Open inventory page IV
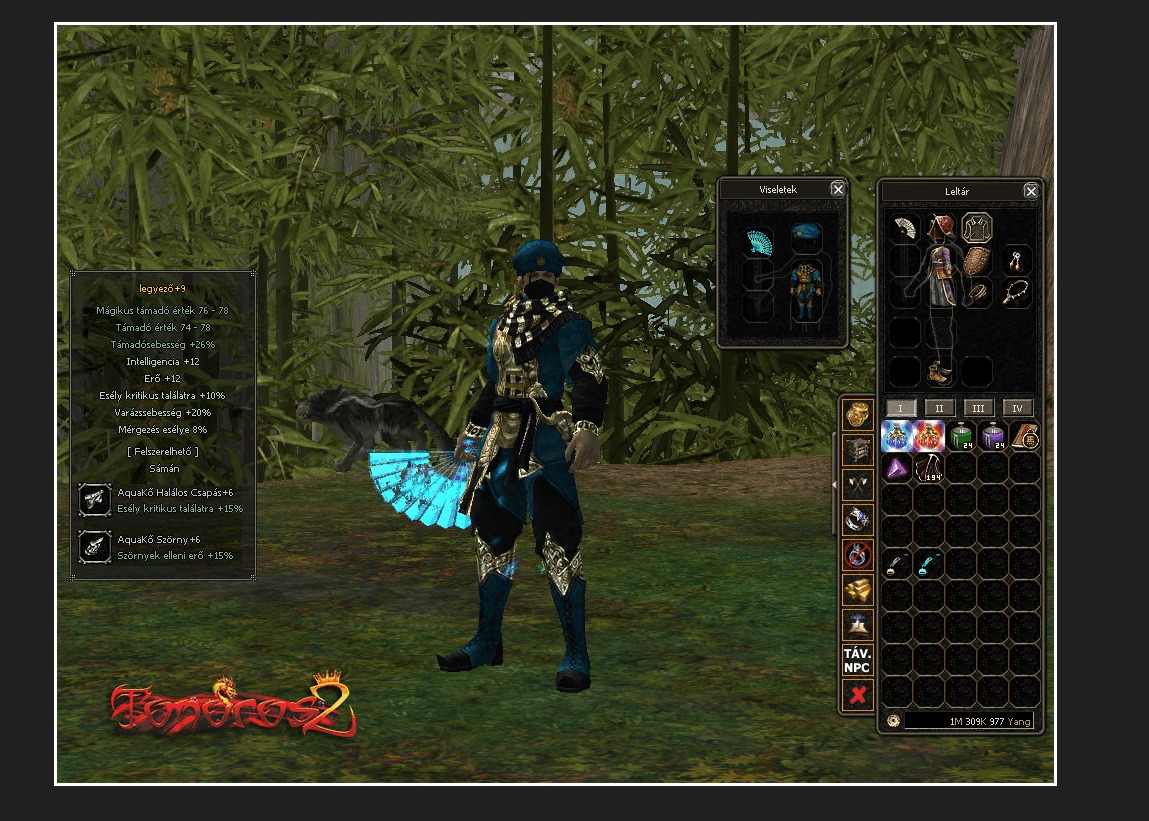This screenshot has width=1149, height=821. 1018,408
